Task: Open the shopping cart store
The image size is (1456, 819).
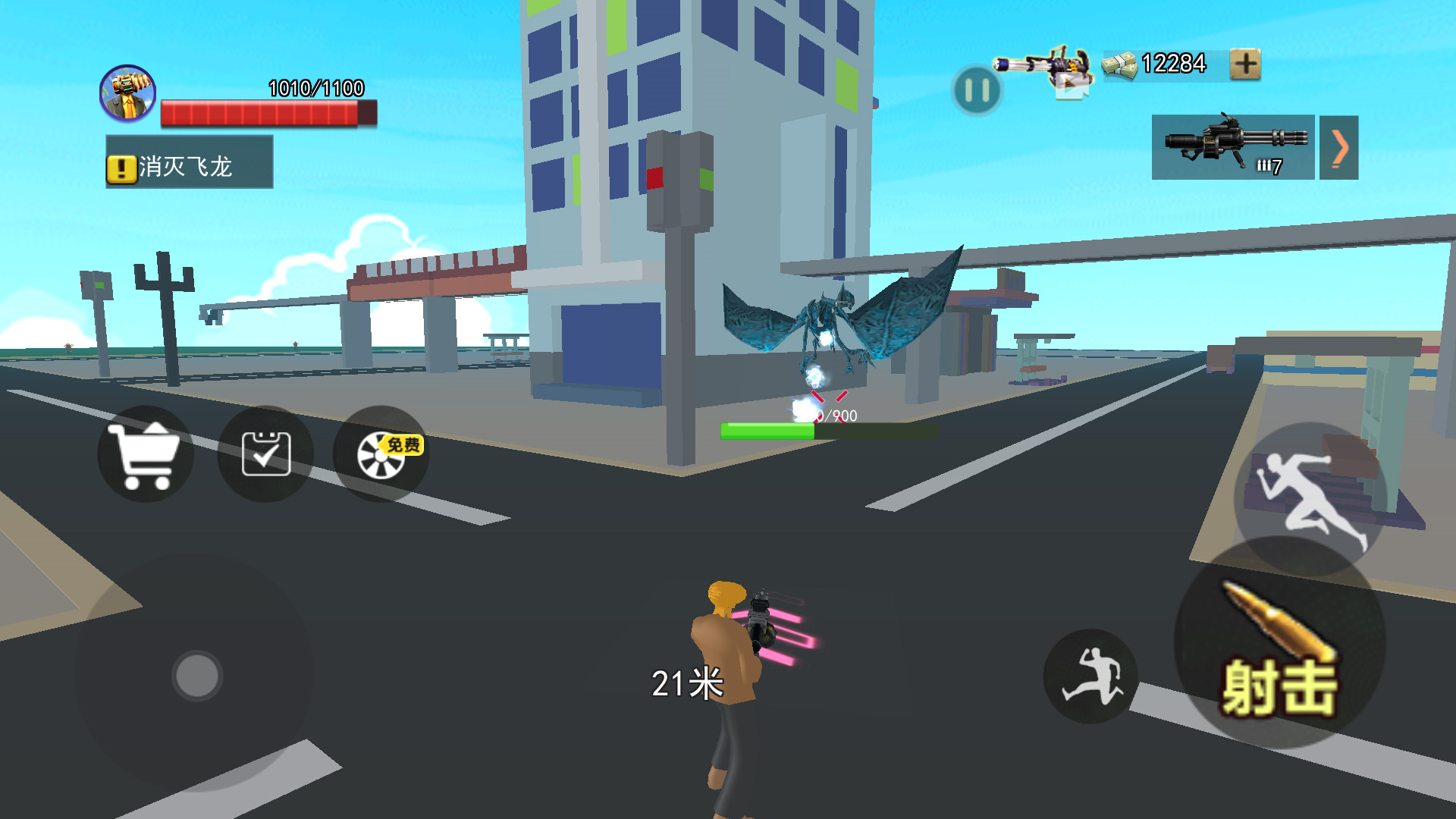Action: pyautogui.click(x=145, y=454)
